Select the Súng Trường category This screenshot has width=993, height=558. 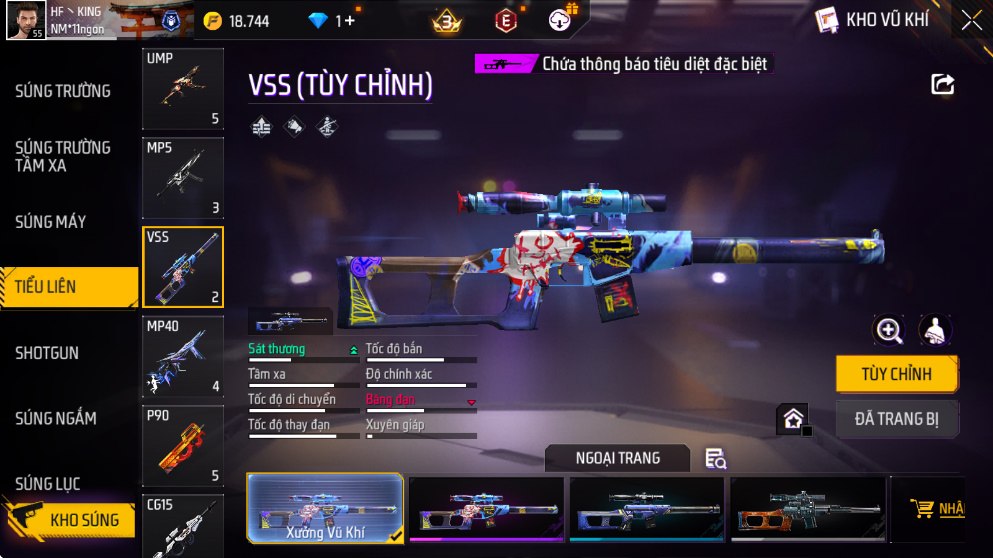pos(63,92)
